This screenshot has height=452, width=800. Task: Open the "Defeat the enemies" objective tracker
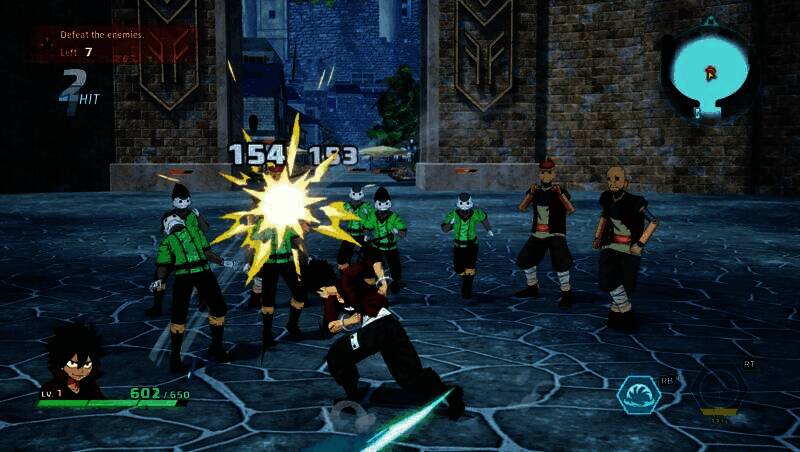click(112, 44)
